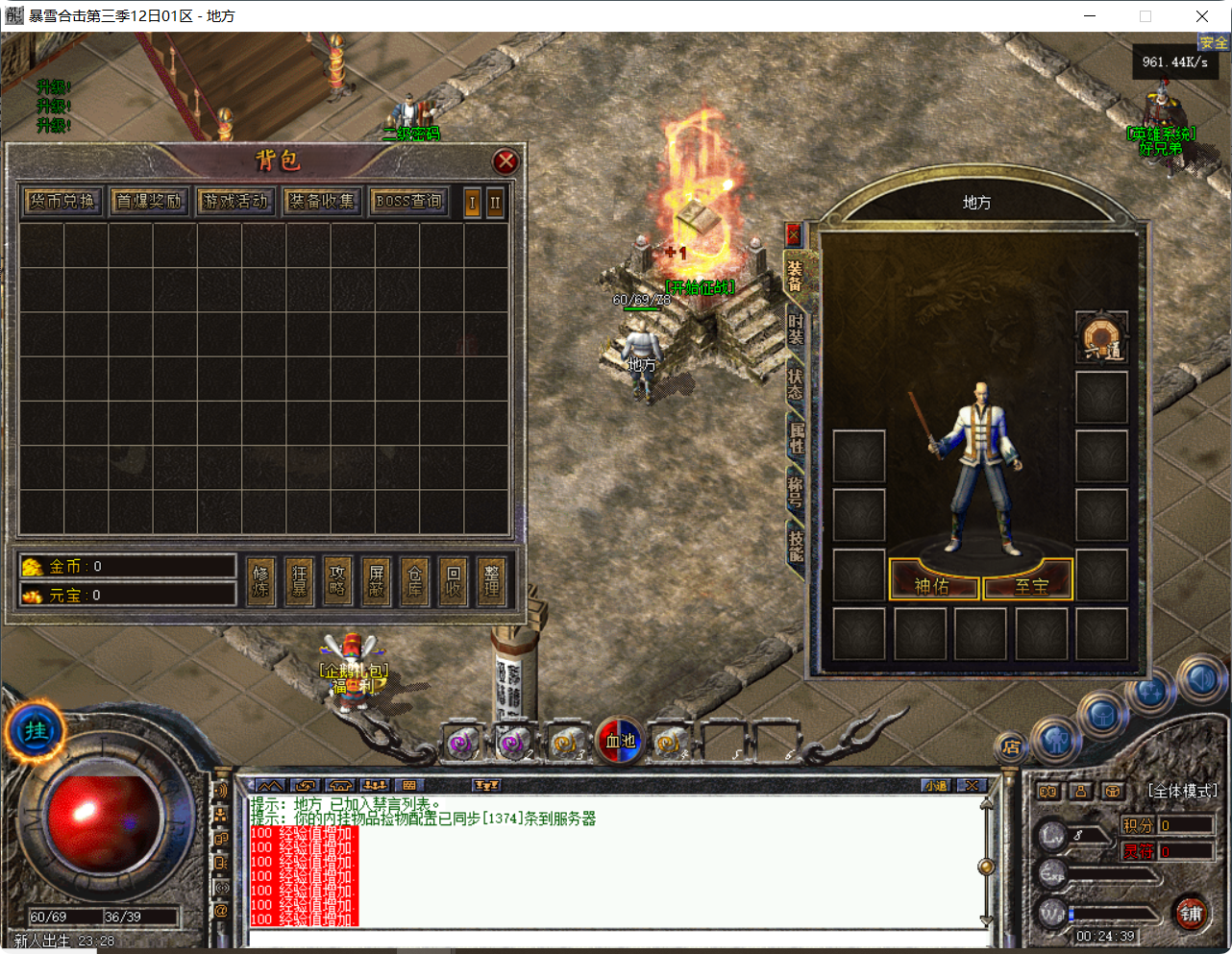Open the BOSS查询 lookup

coord(409,201)
